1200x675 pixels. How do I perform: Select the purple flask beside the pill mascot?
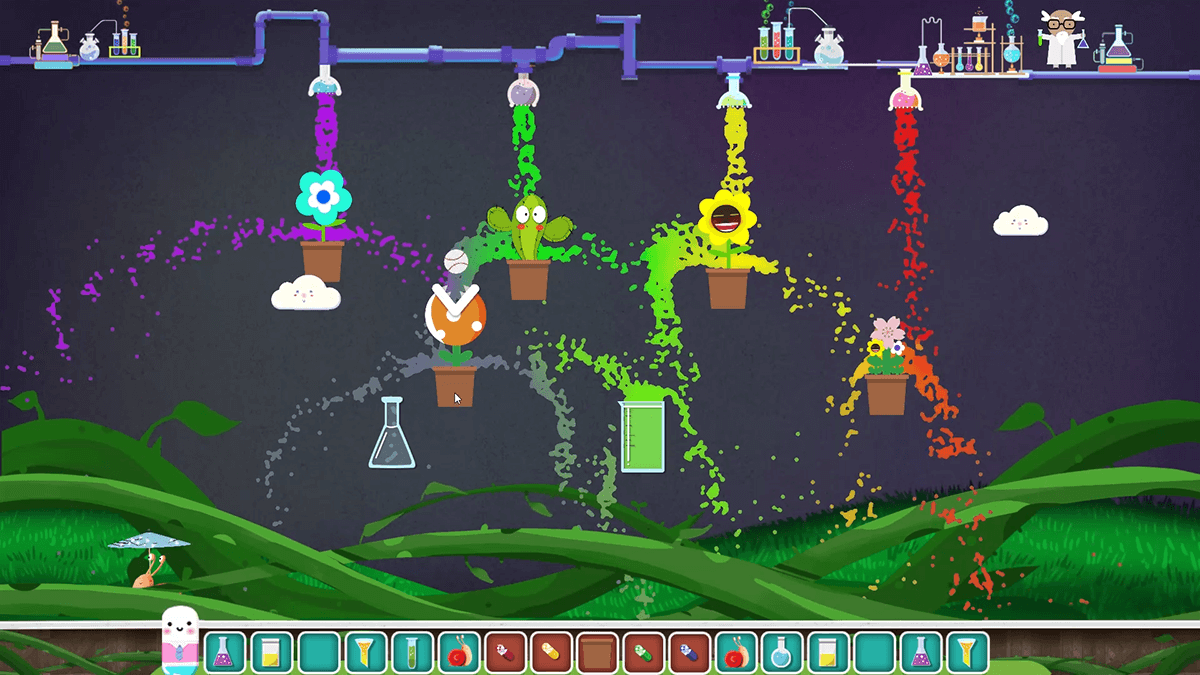[226, 652]
